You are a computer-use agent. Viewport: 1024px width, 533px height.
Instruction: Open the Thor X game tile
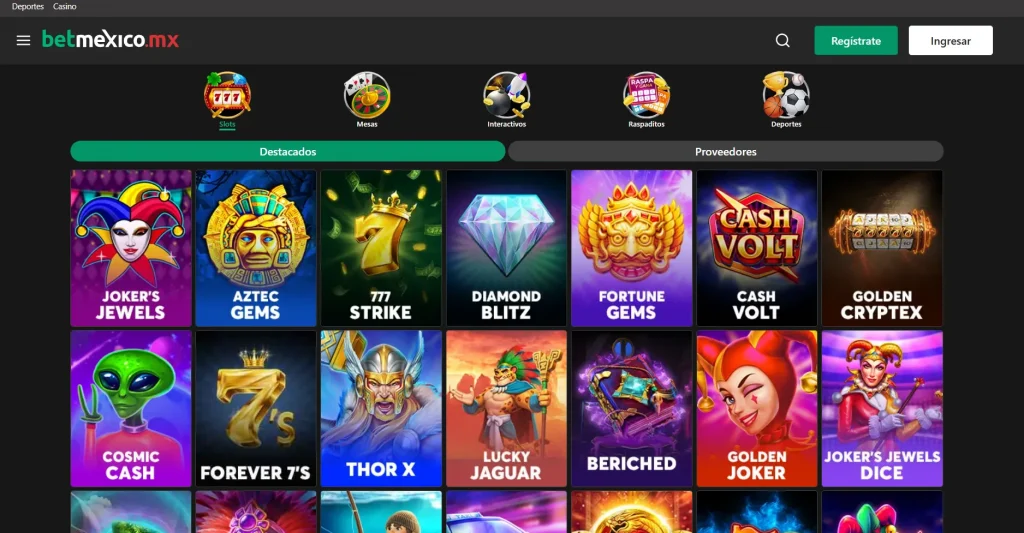(381, 409)
